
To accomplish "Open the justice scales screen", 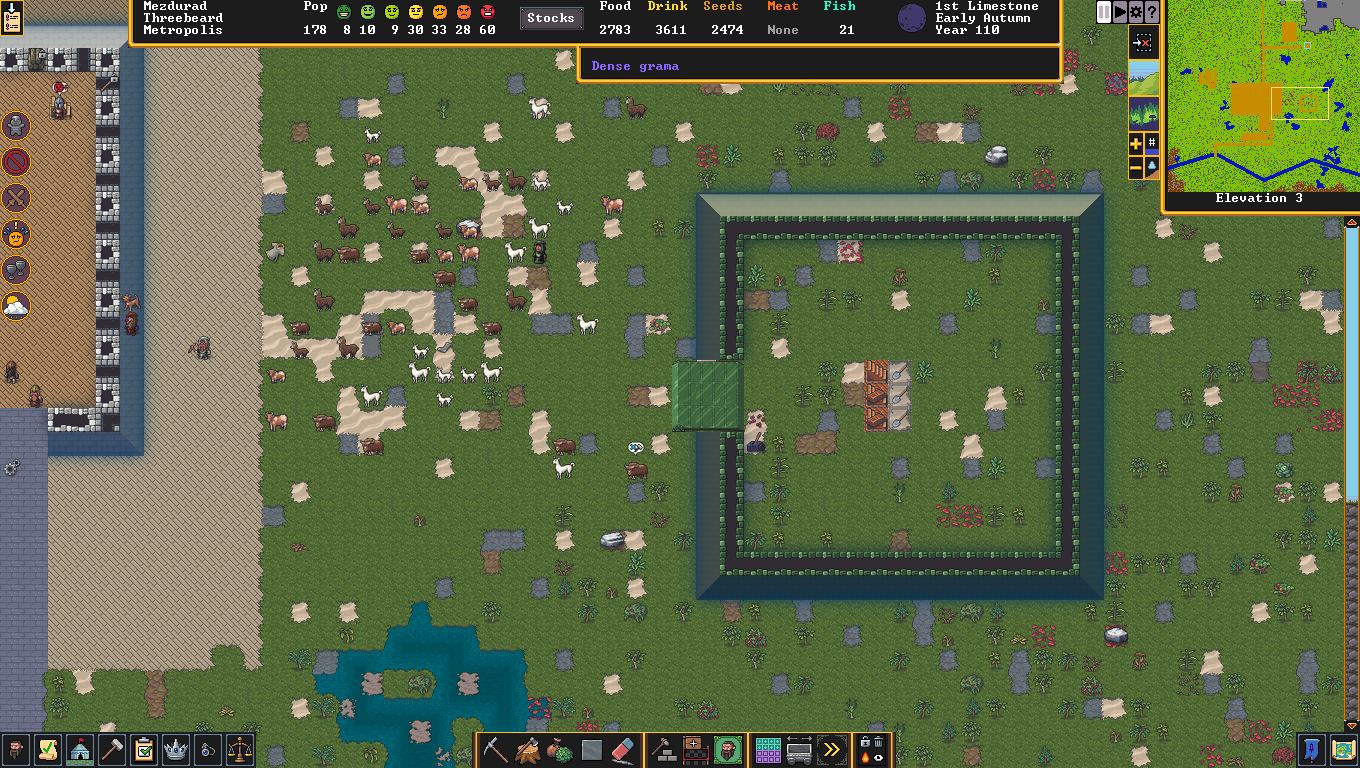I will pyautogui.click(x=239, y=749).
